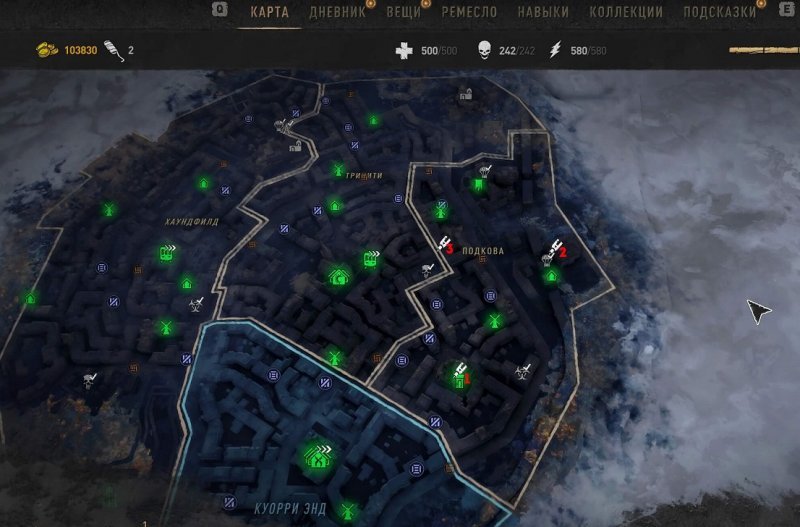Select the quest marker numbered 3

pyautogui.click(x=443, y=245)
